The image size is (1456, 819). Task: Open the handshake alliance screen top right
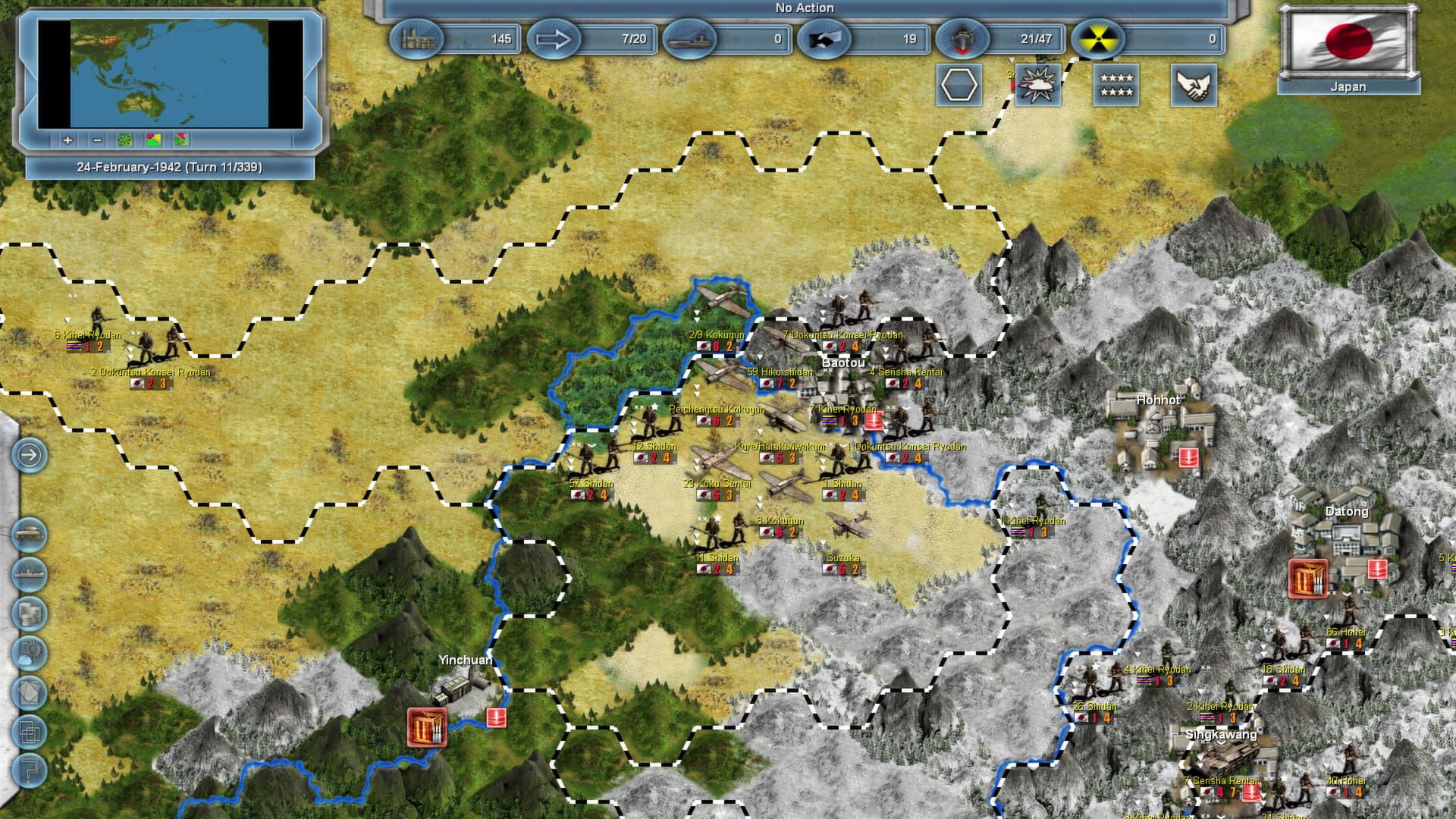coord(1193,84)
